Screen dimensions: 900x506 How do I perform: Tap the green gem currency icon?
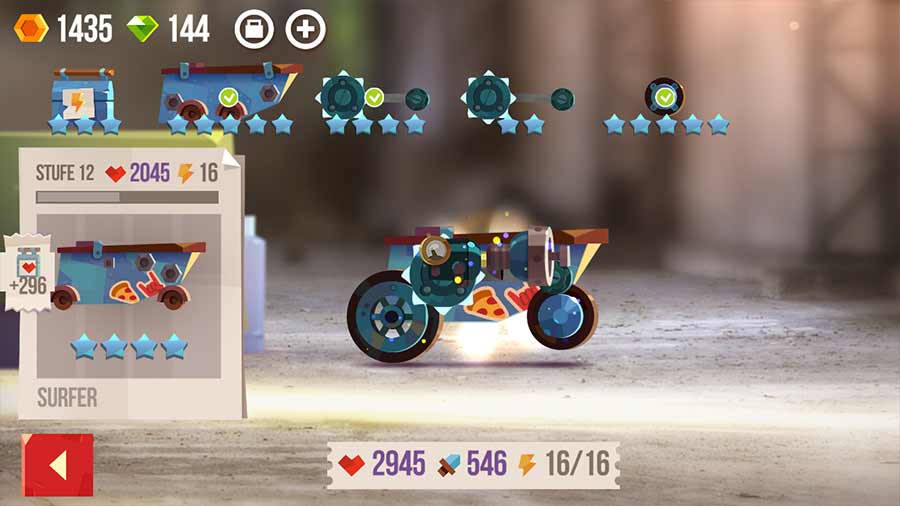[142, 28]
